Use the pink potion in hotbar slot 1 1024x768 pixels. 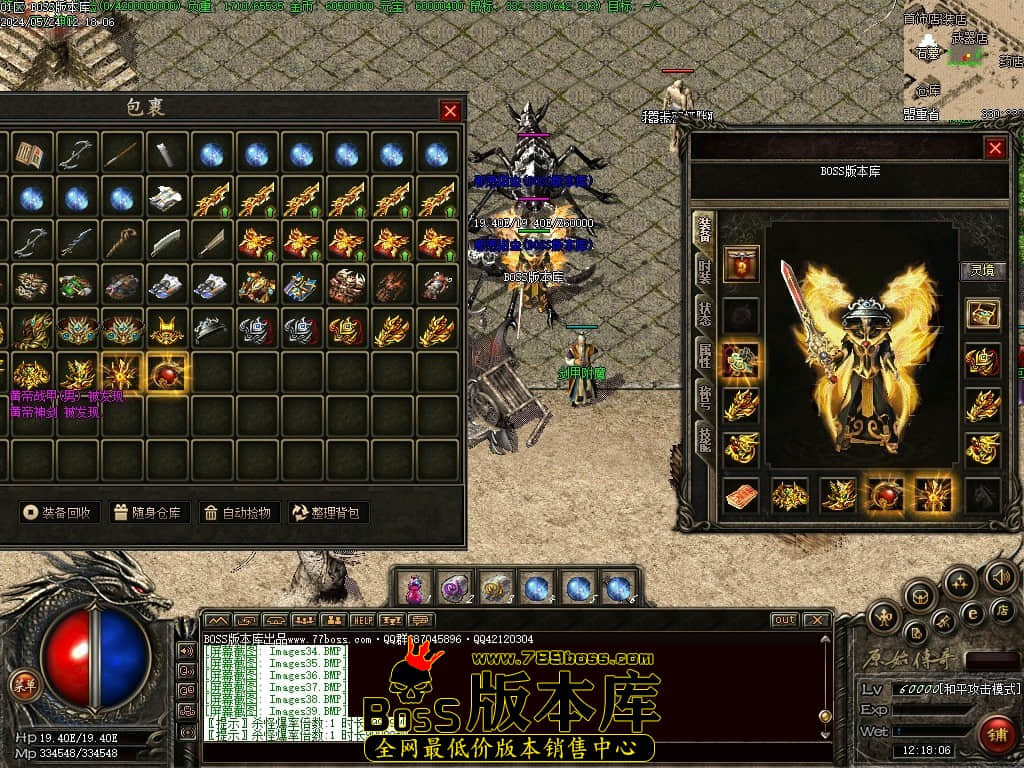412,588
